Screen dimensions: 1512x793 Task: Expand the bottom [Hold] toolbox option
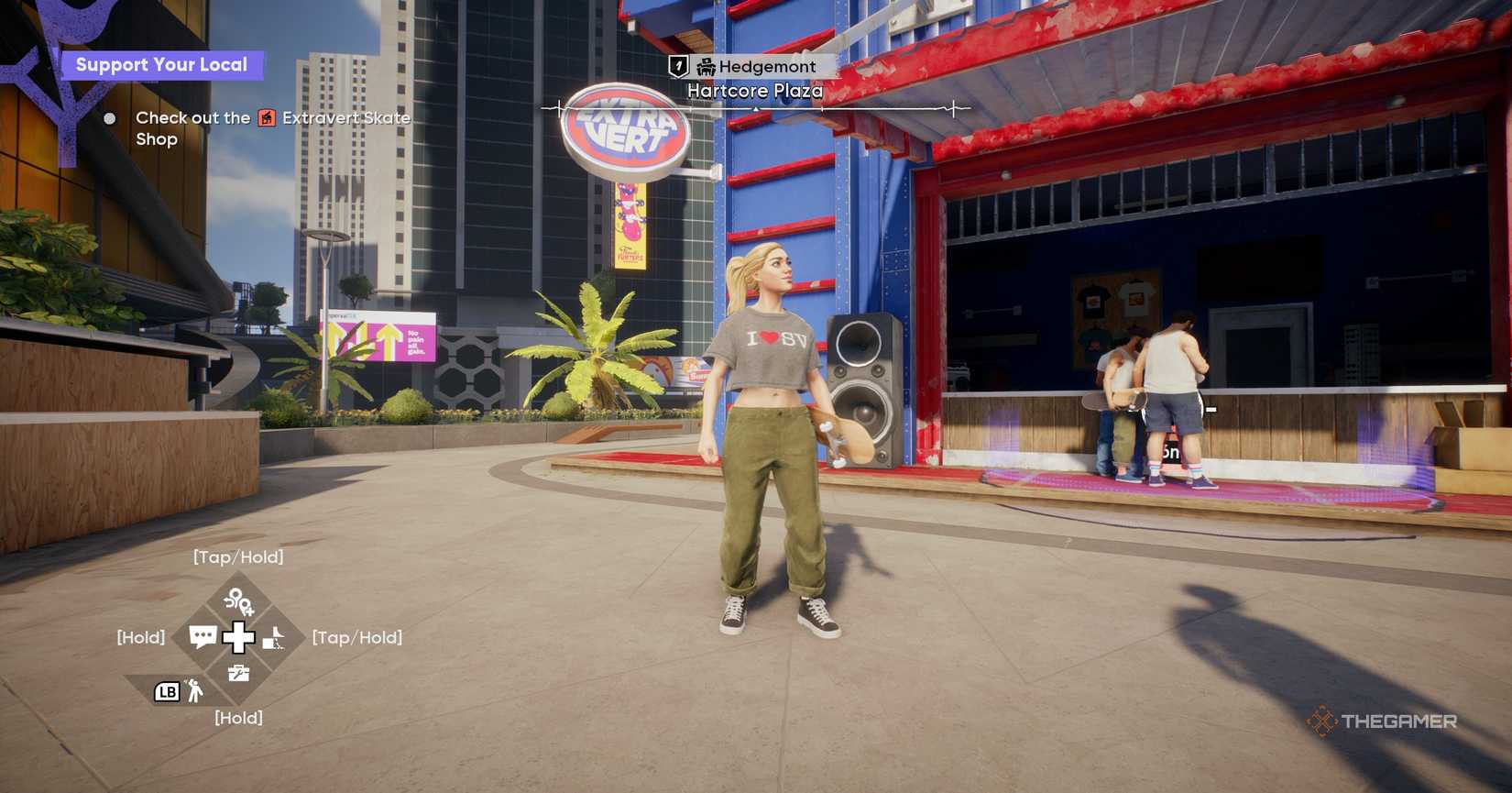point(238,718)
